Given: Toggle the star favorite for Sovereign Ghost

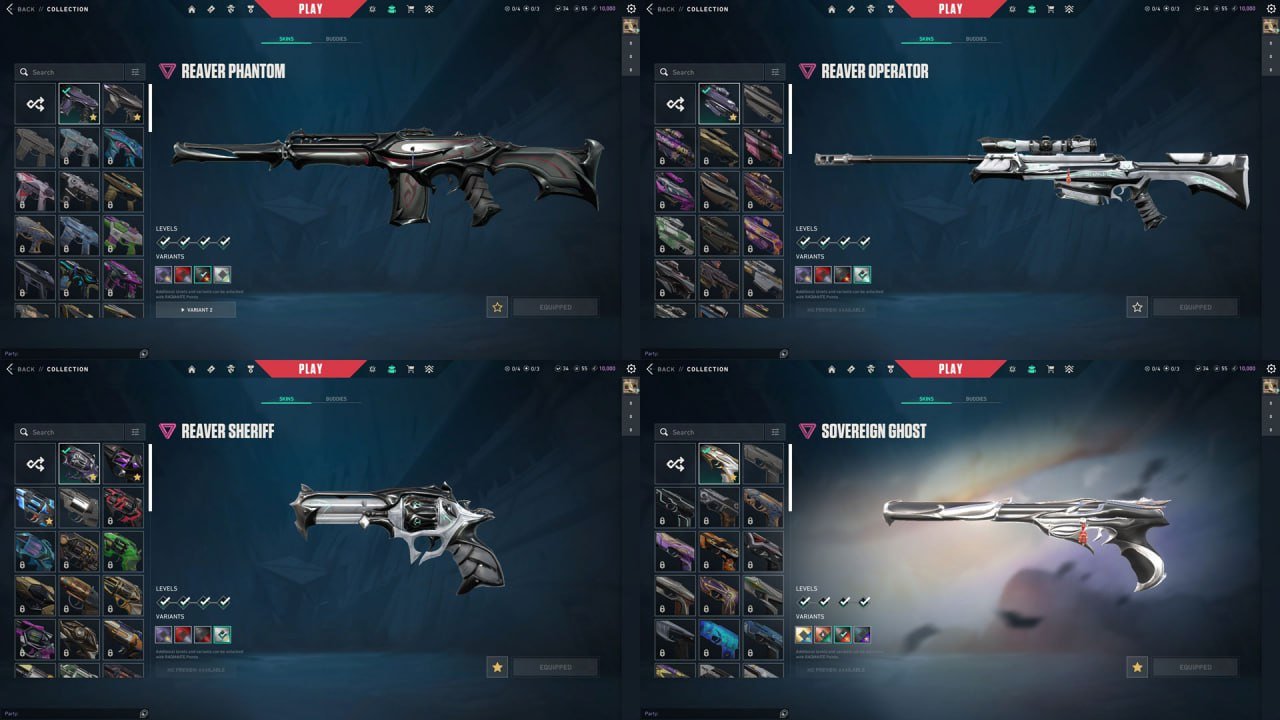Looking at the screenshot, I should (1137, 666).
